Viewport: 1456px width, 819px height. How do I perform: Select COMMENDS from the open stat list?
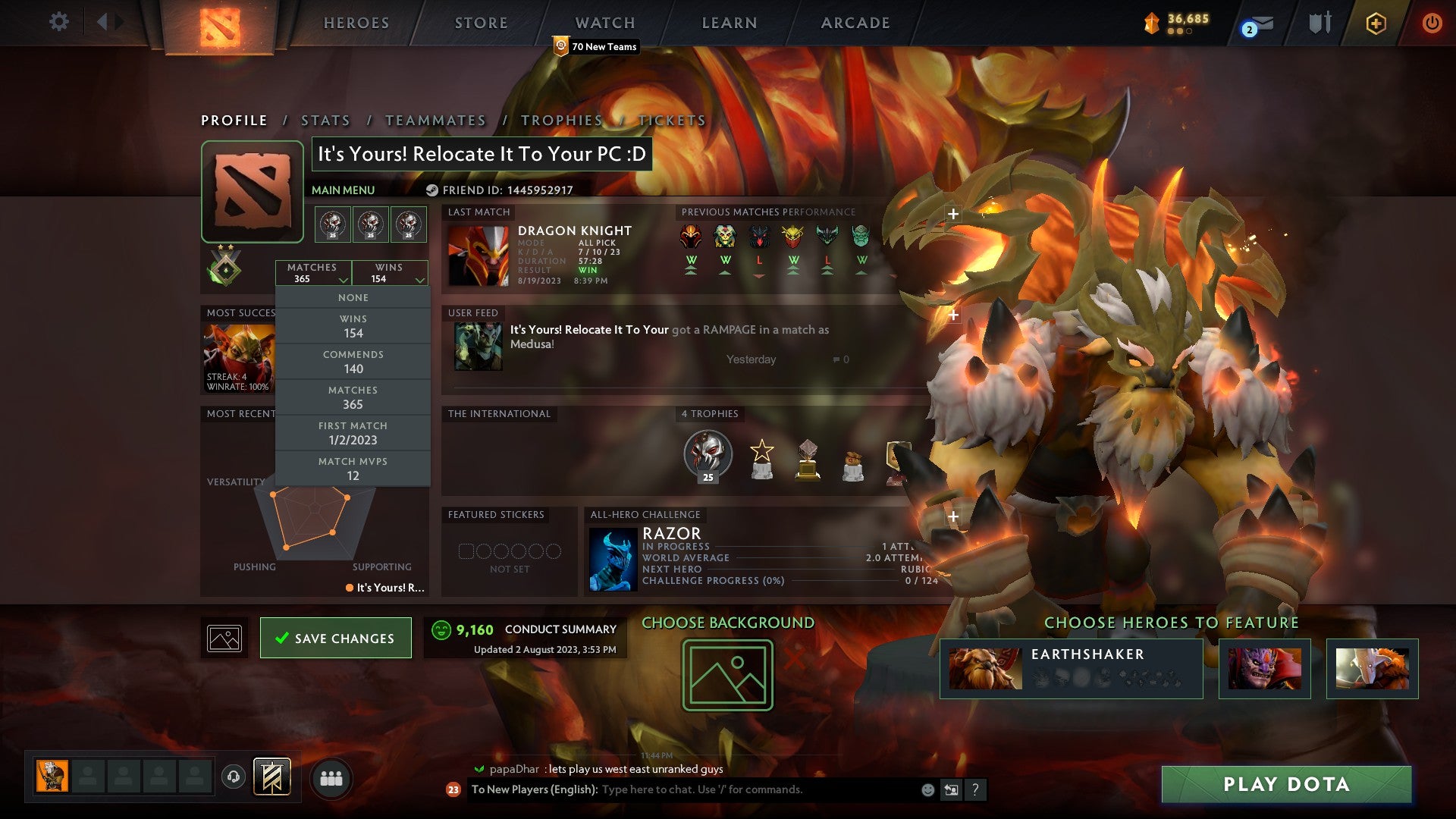[353, 361]
